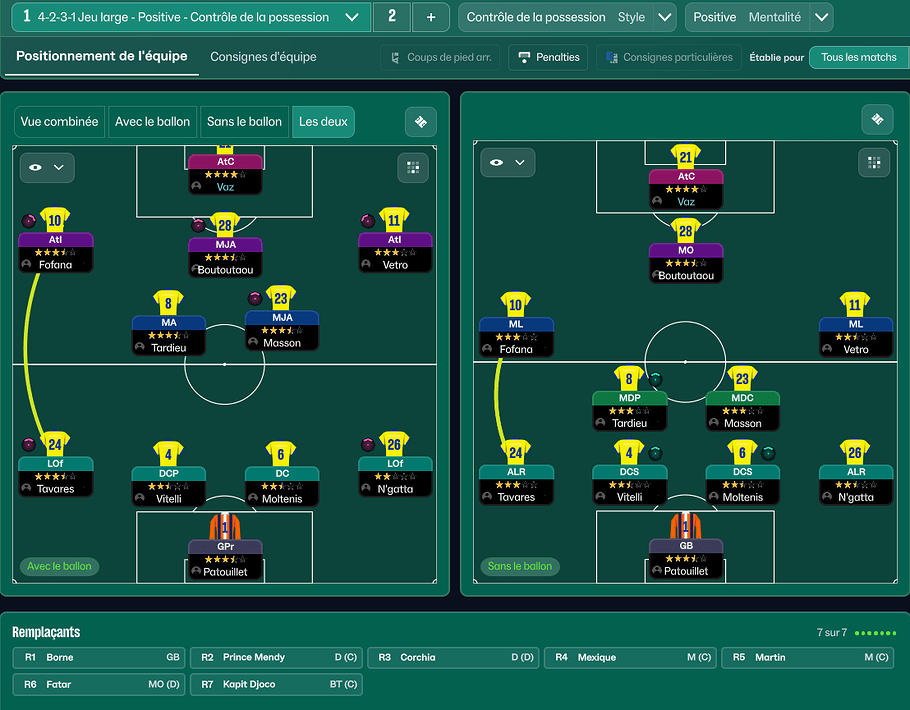Select the Les deux view option
The image size is (910, 710).
[323, 122]
